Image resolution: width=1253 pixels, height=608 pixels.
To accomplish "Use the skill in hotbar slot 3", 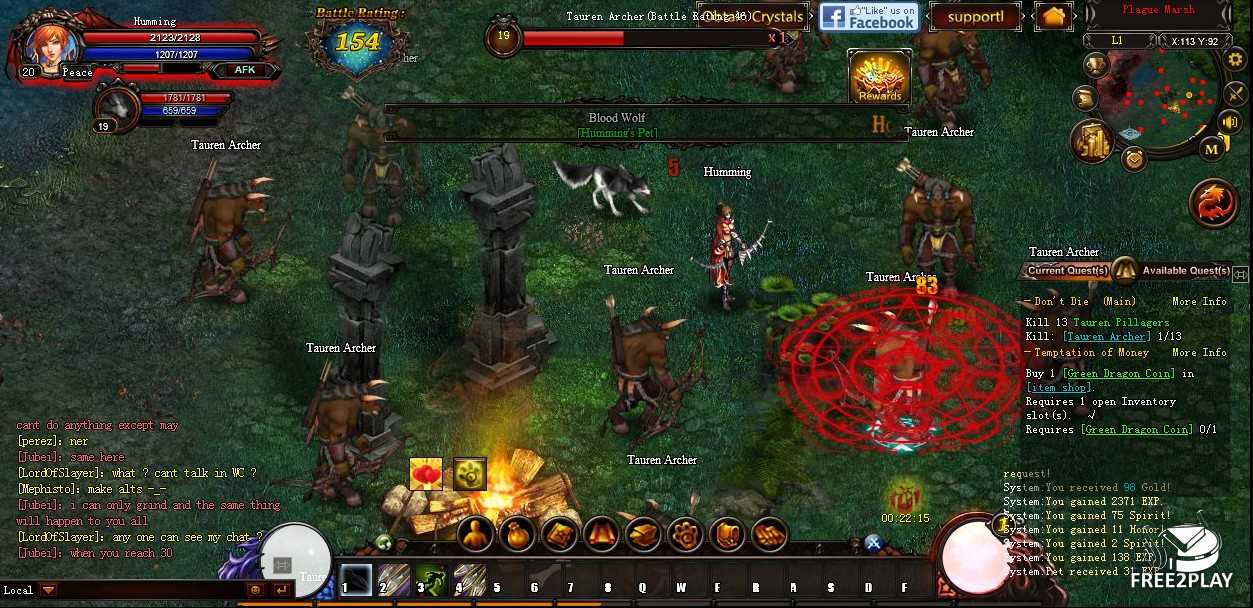I will [431, 580].
